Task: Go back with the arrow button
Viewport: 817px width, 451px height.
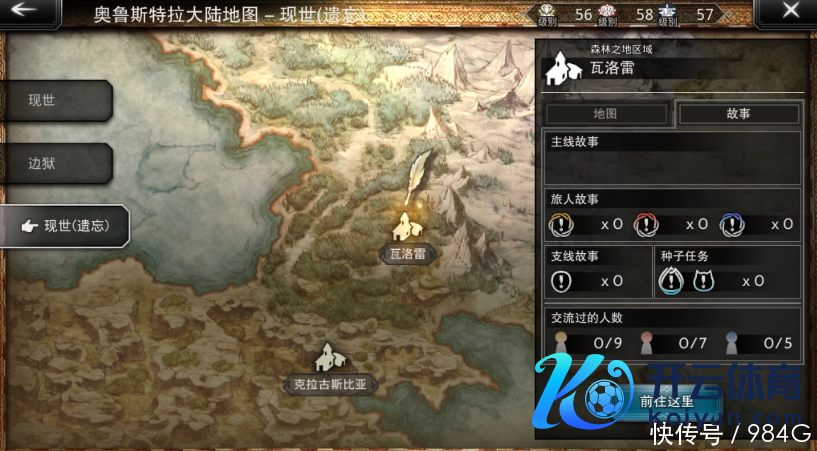Action: tap(26, 13)
